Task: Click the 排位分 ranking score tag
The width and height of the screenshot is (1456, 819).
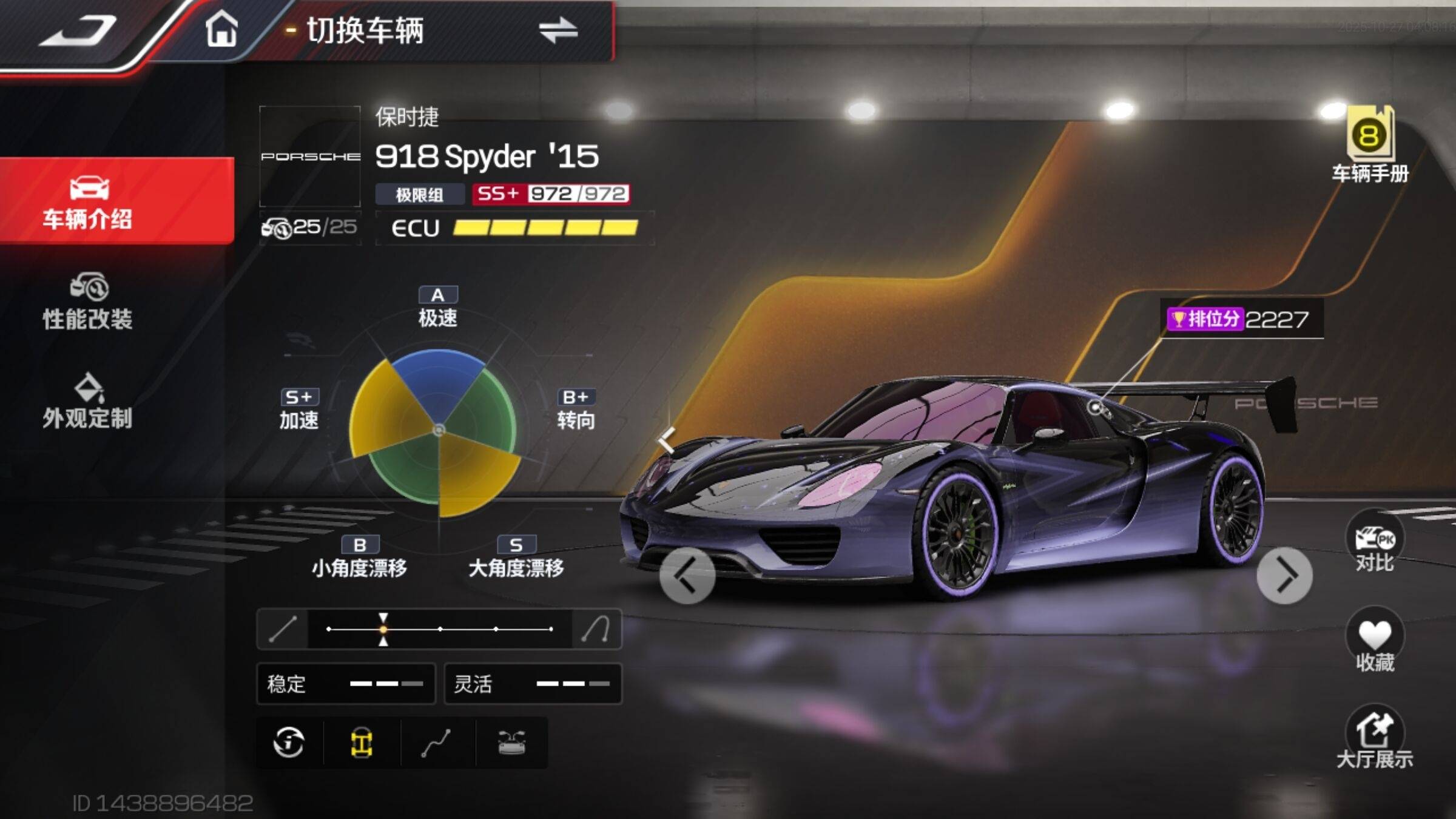Action: [1241, 318]
